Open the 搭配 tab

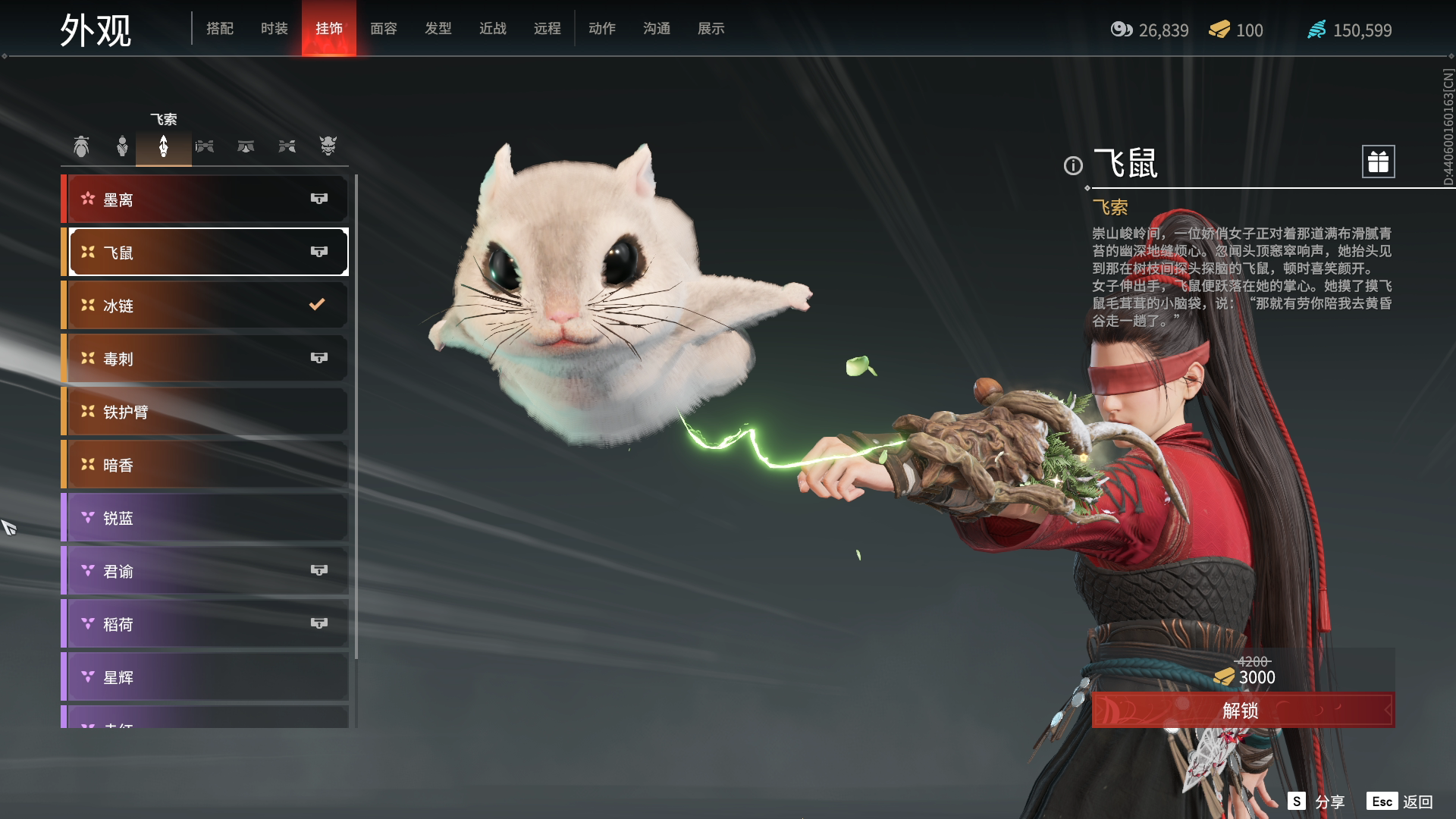click(x=219, y=29)
